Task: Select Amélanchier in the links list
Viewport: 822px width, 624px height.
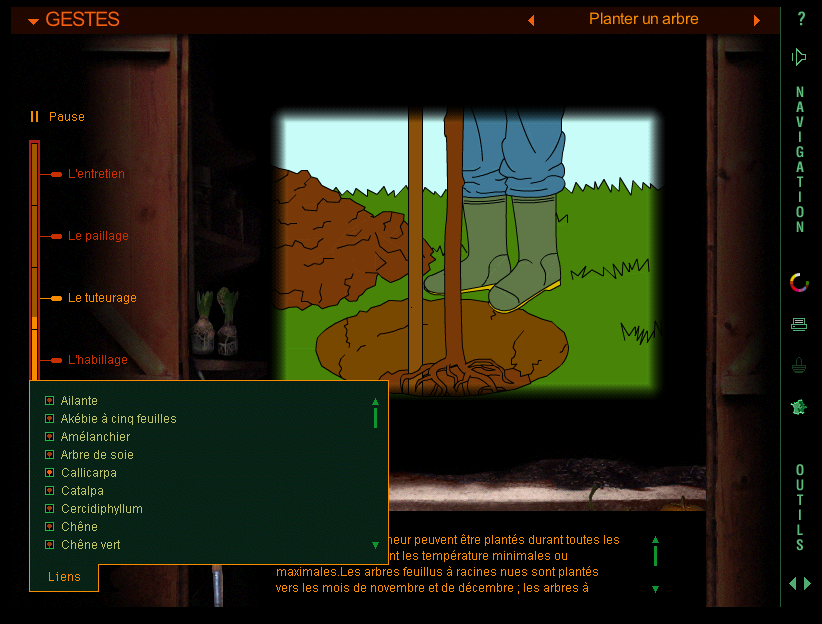Action: pos(94,437)
